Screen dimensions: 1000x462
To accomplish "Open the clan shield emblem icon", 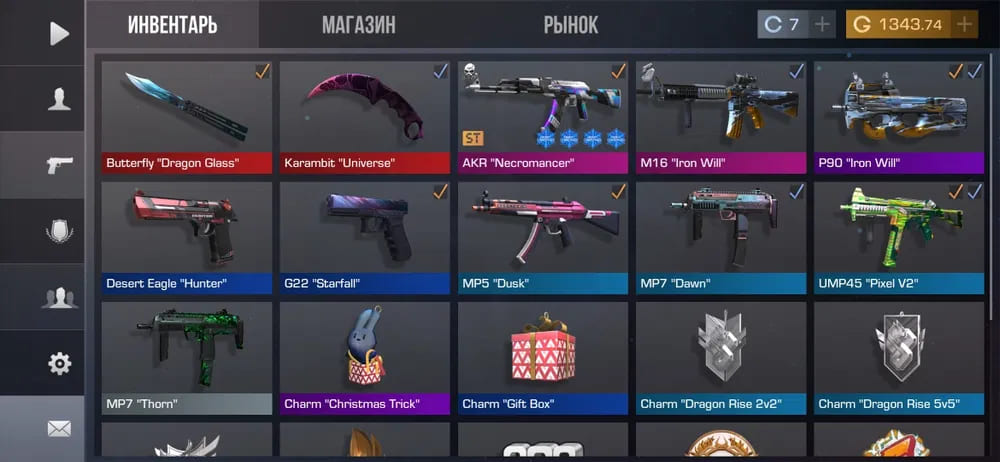I will [x=59, y=231].
